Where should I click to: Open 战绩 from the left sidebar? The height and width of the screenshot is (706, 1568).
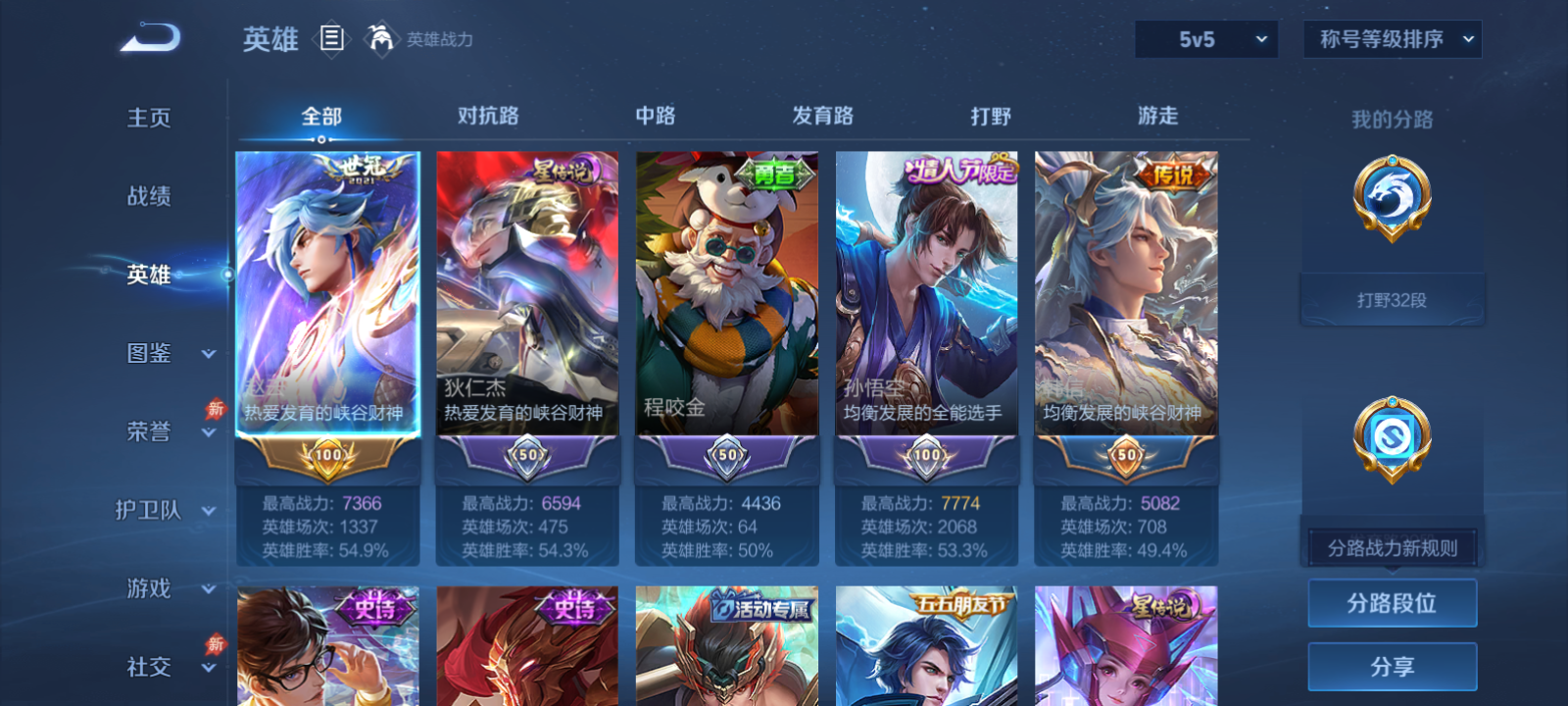tap(147, 197)
